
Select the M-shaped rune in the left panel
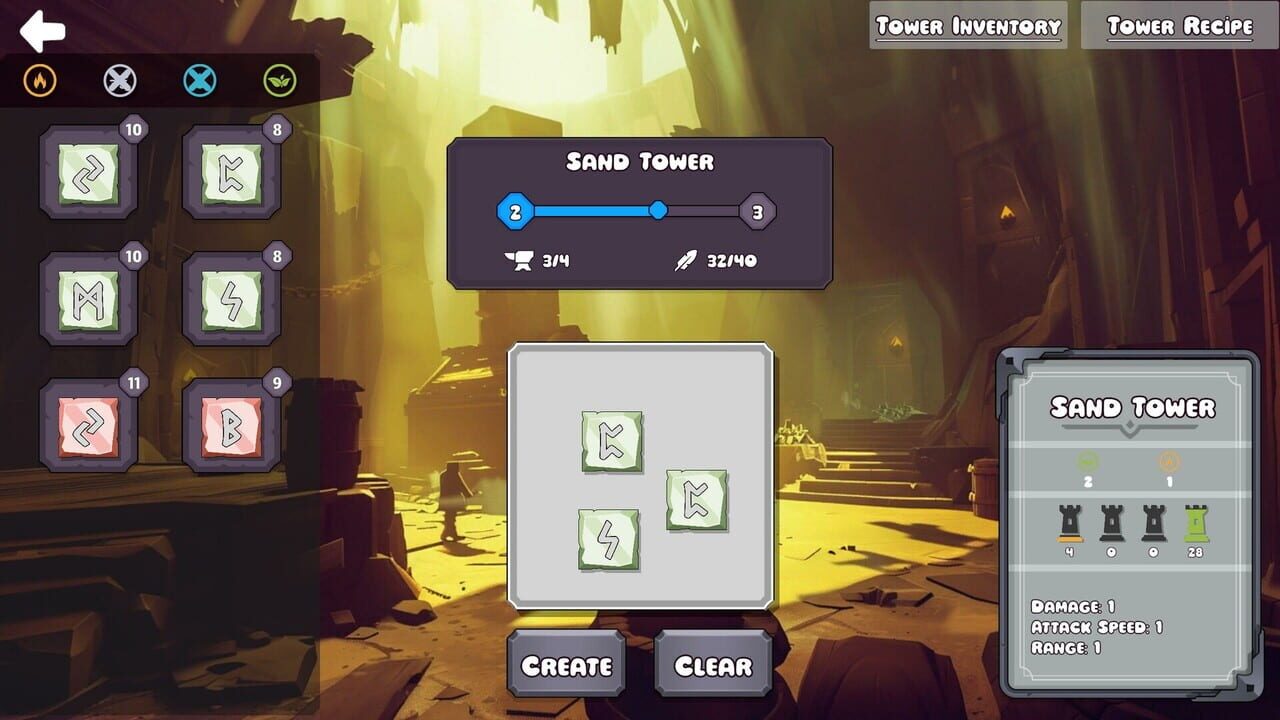tap(88, 300)
